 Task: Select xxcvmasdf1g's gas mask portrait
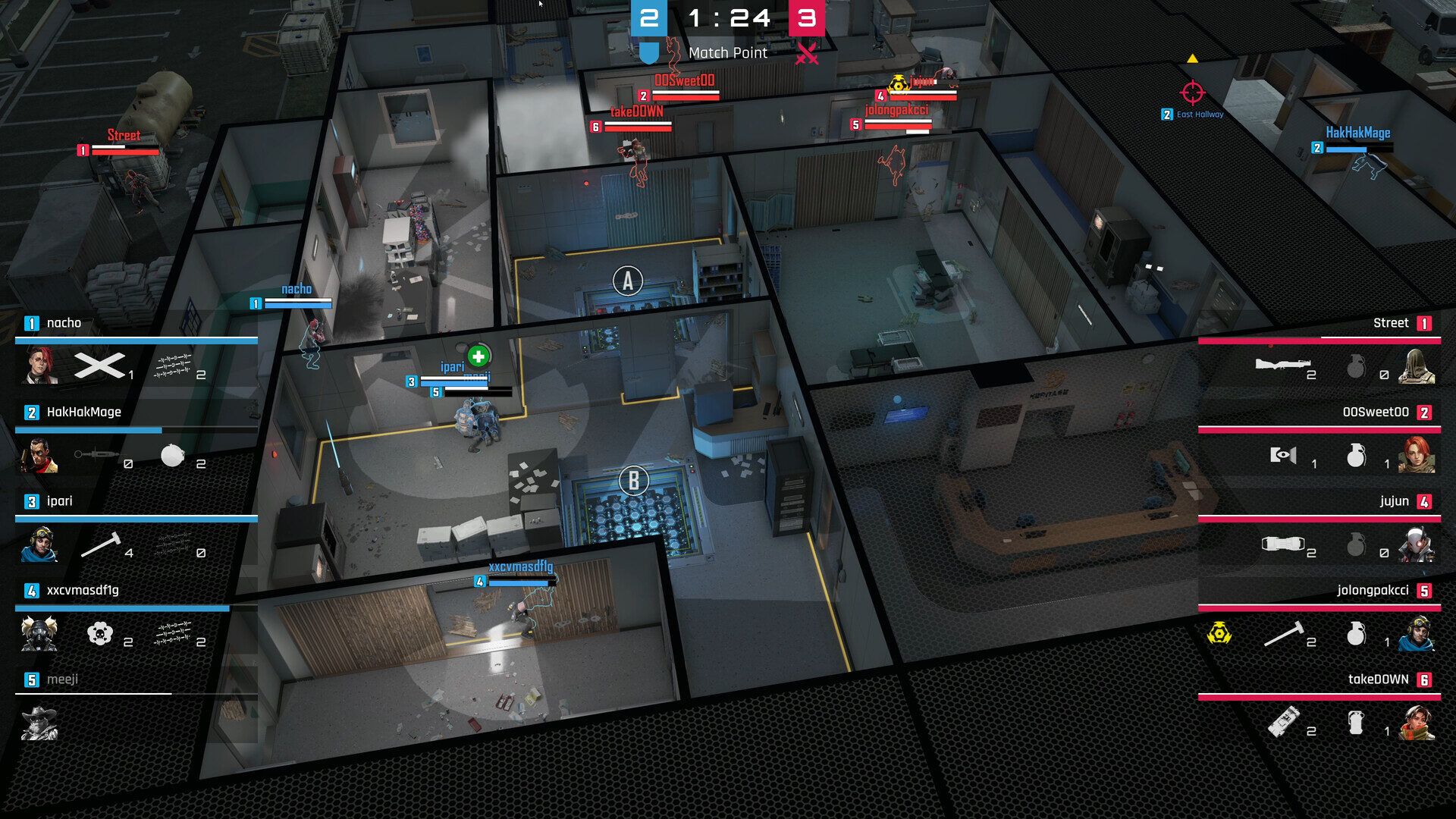tap(39, 634)
